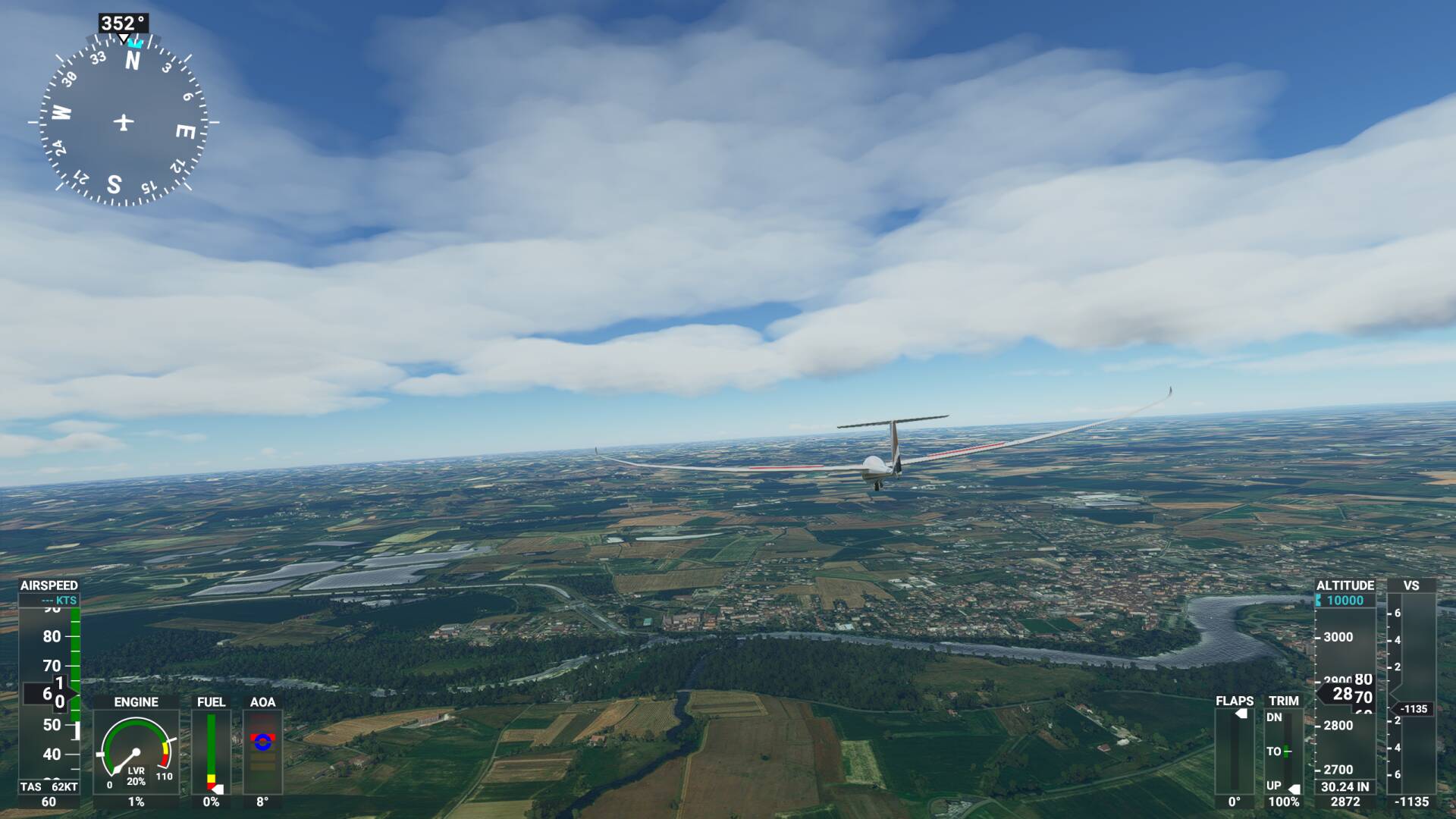1456x819 pixels.
Task: Select the FUEL quantity indicator
Action: click(x=212, y=751)
